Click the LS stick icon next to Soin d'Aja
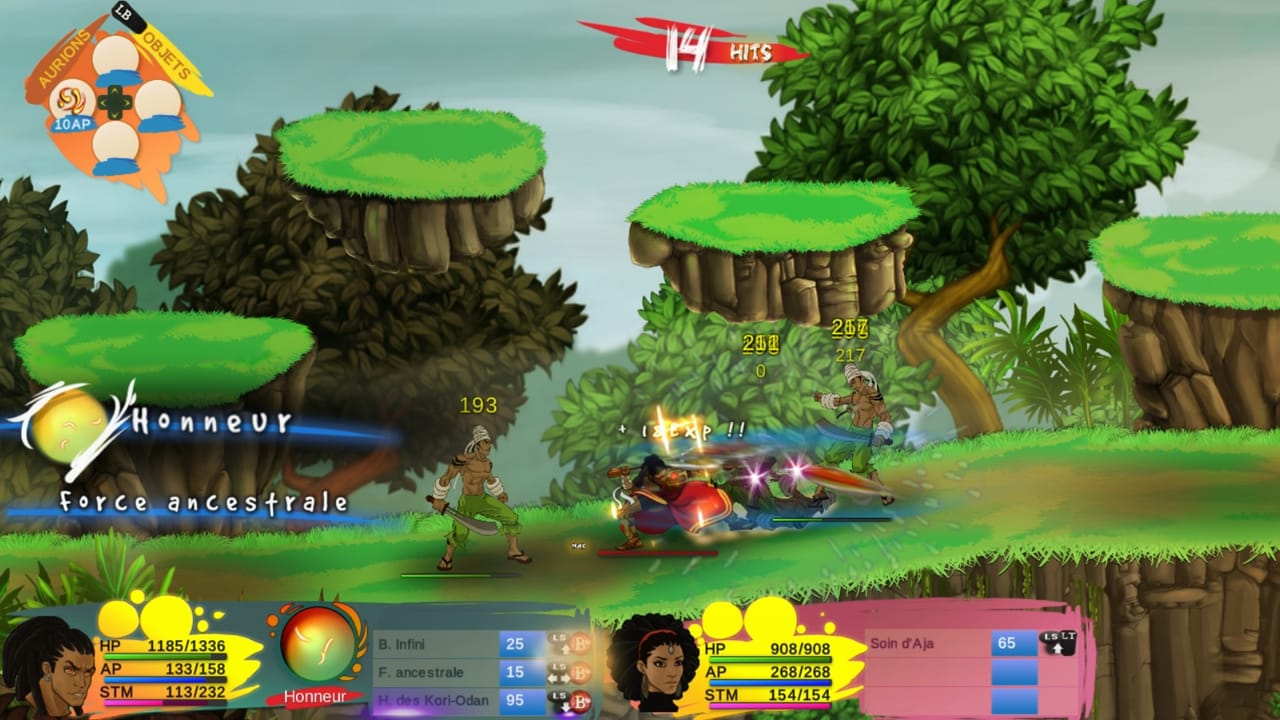The image size is (1280, 720). pos(1050,636)
